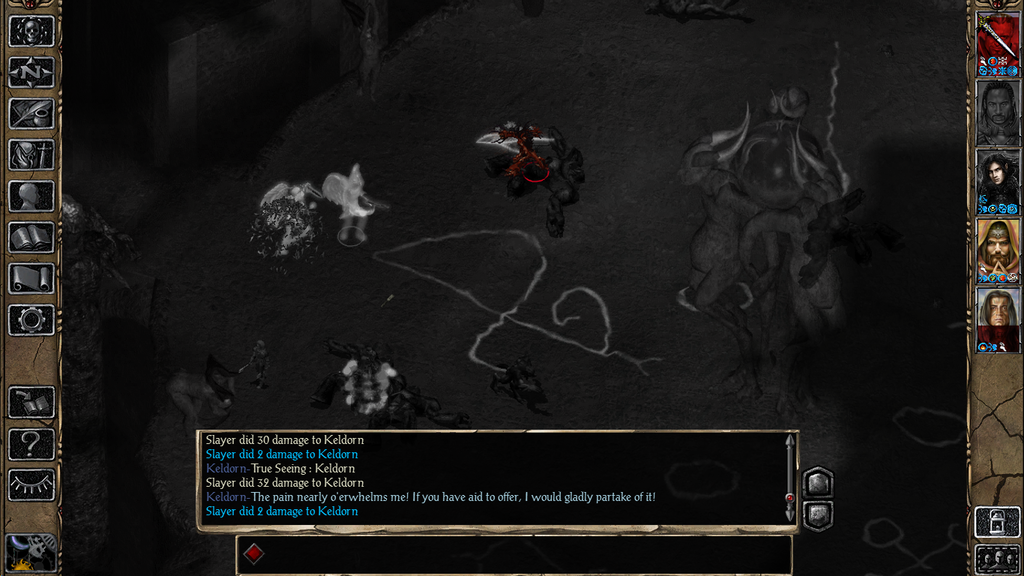
Task: Open the priest scroll screen
Action: click(31, 278)
